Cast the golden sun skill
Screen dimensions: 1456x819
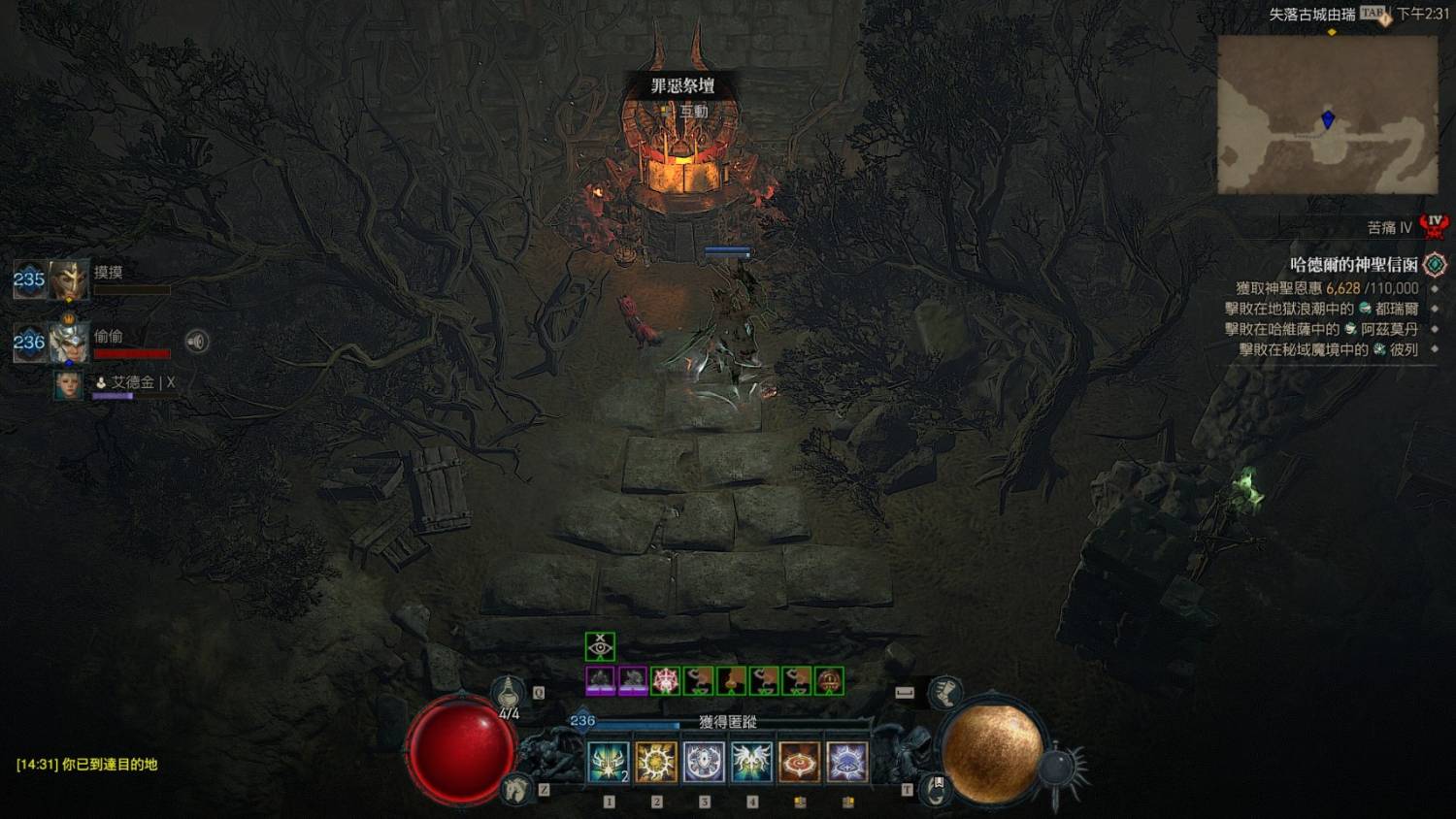[x=656, y=763]
